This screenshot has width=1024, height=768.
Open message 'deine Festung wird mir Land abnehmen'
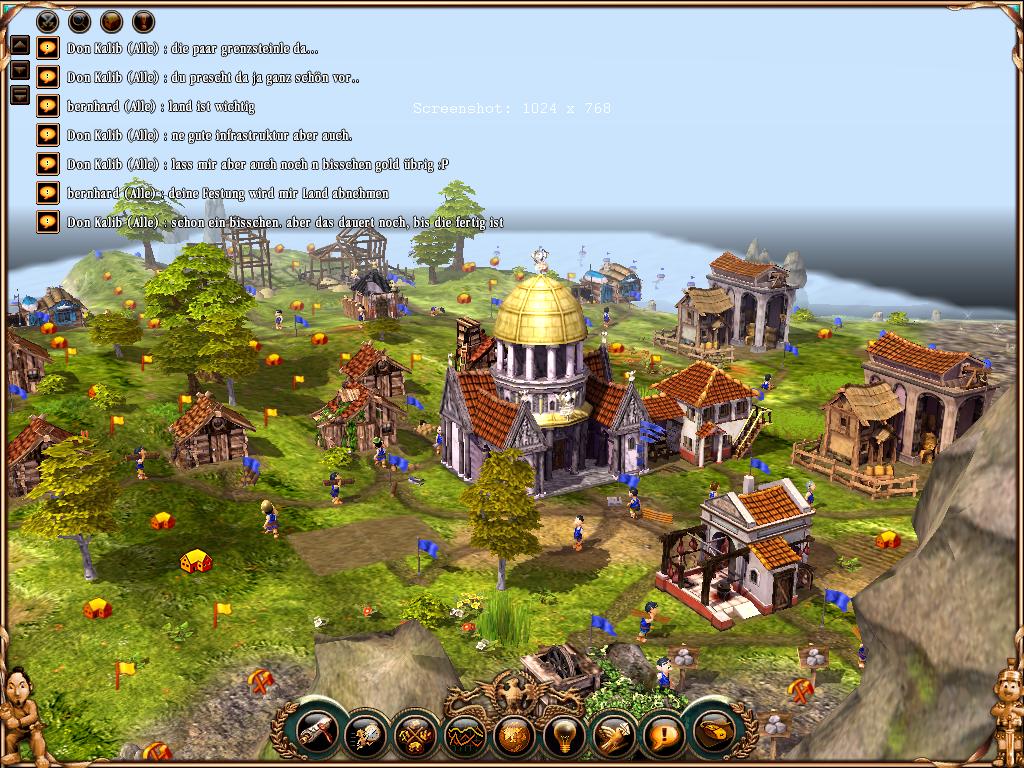(47, 192)
